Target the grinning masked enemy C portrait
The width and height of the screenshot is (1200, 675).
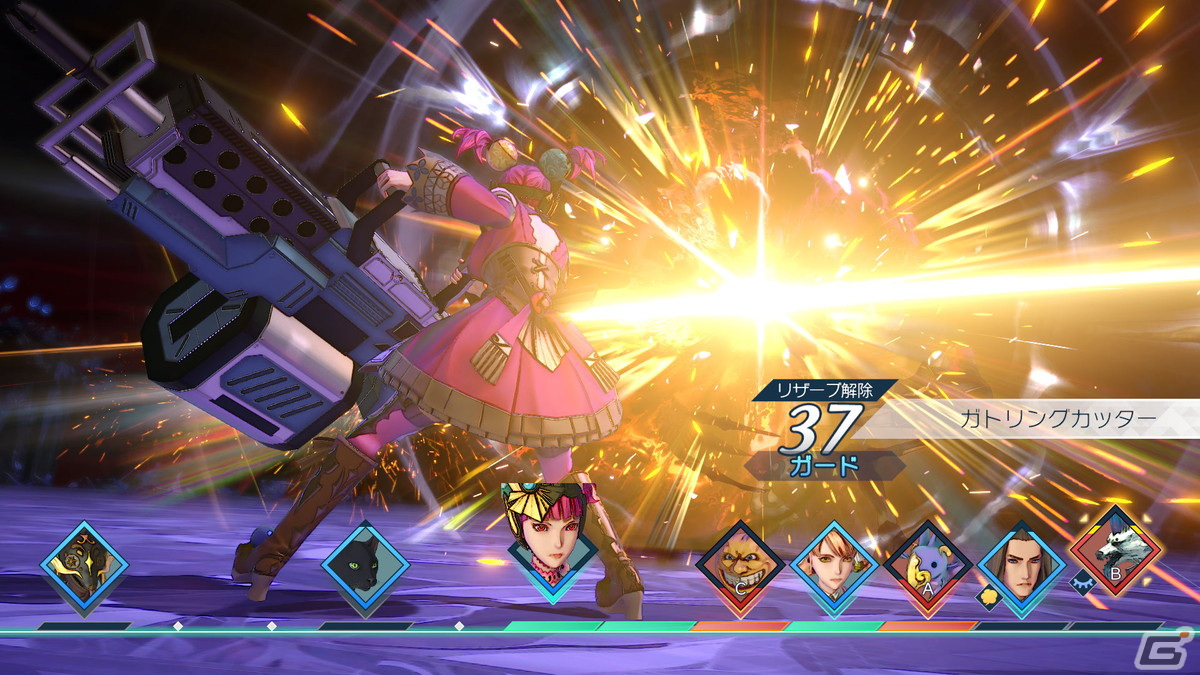740,566
